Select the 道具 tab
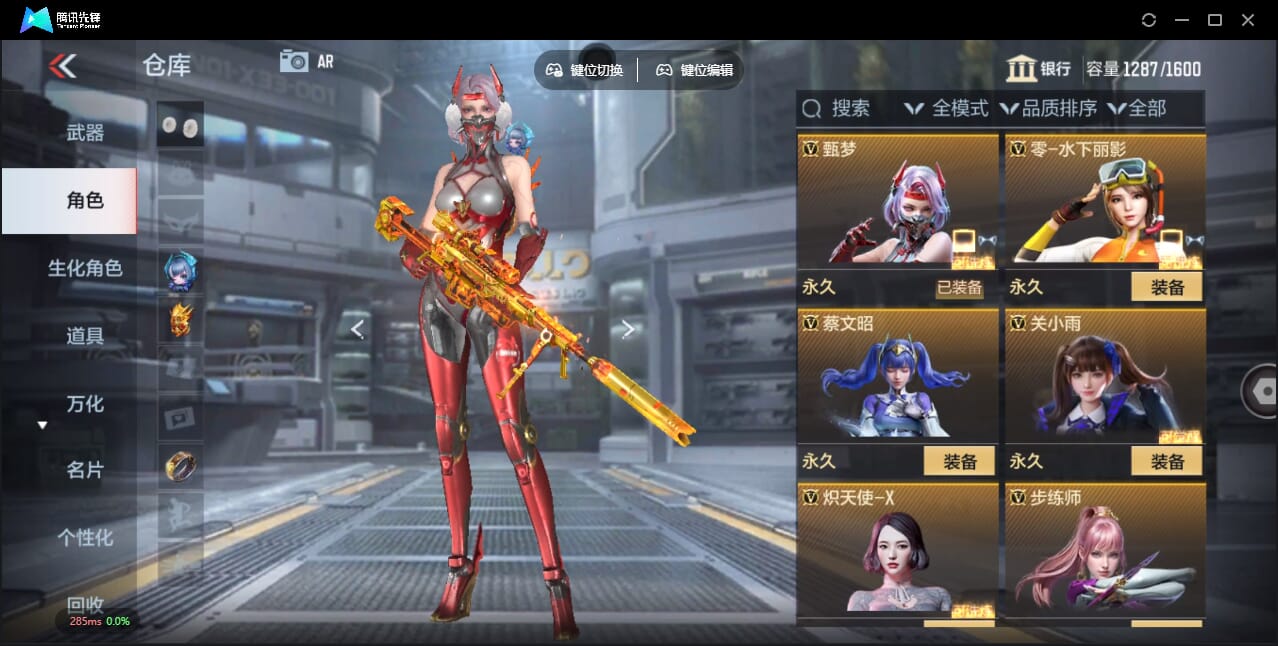Screen dimensions: 1278x646 (85, 336)
